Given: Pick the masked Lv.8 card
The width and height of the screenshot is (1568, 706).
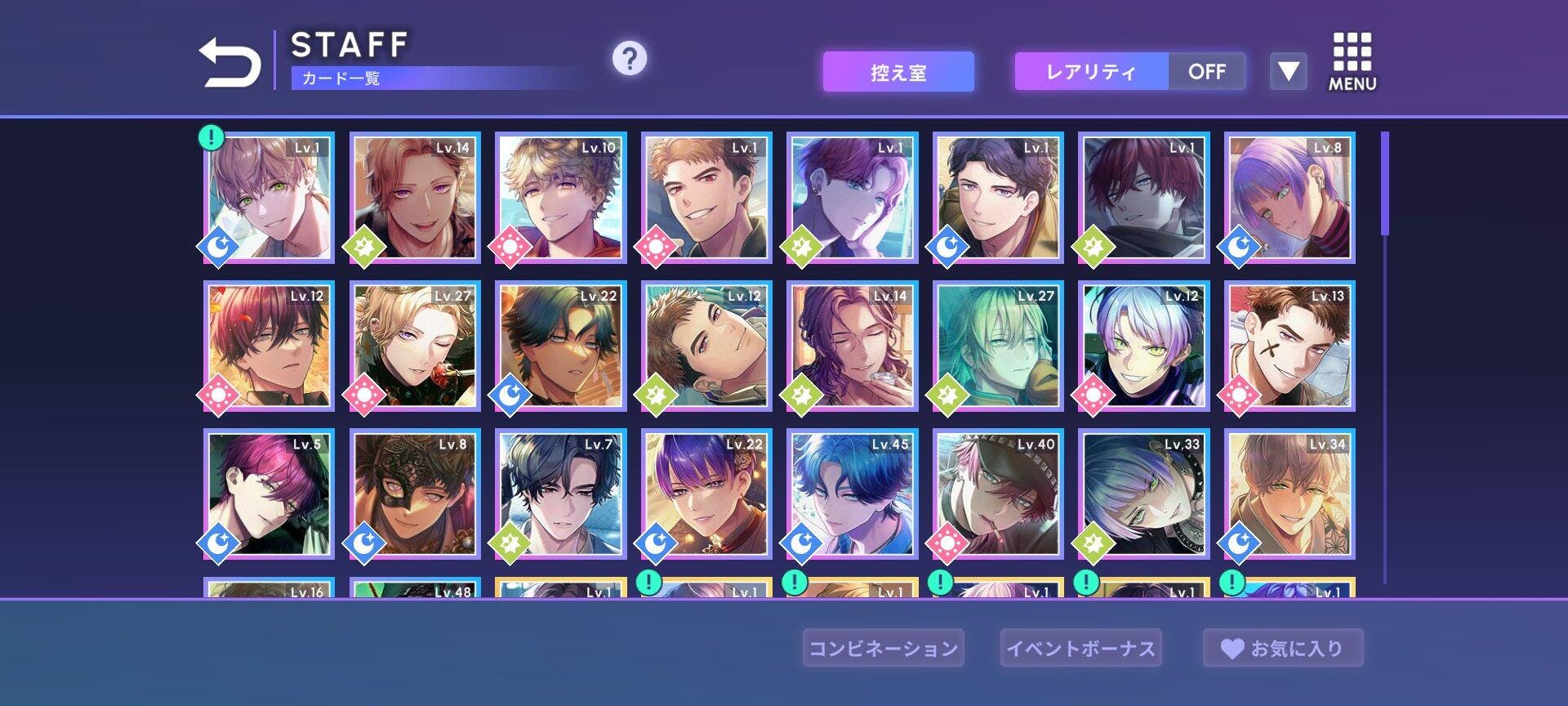Looking at the screenshot, I should pos(415,494).
